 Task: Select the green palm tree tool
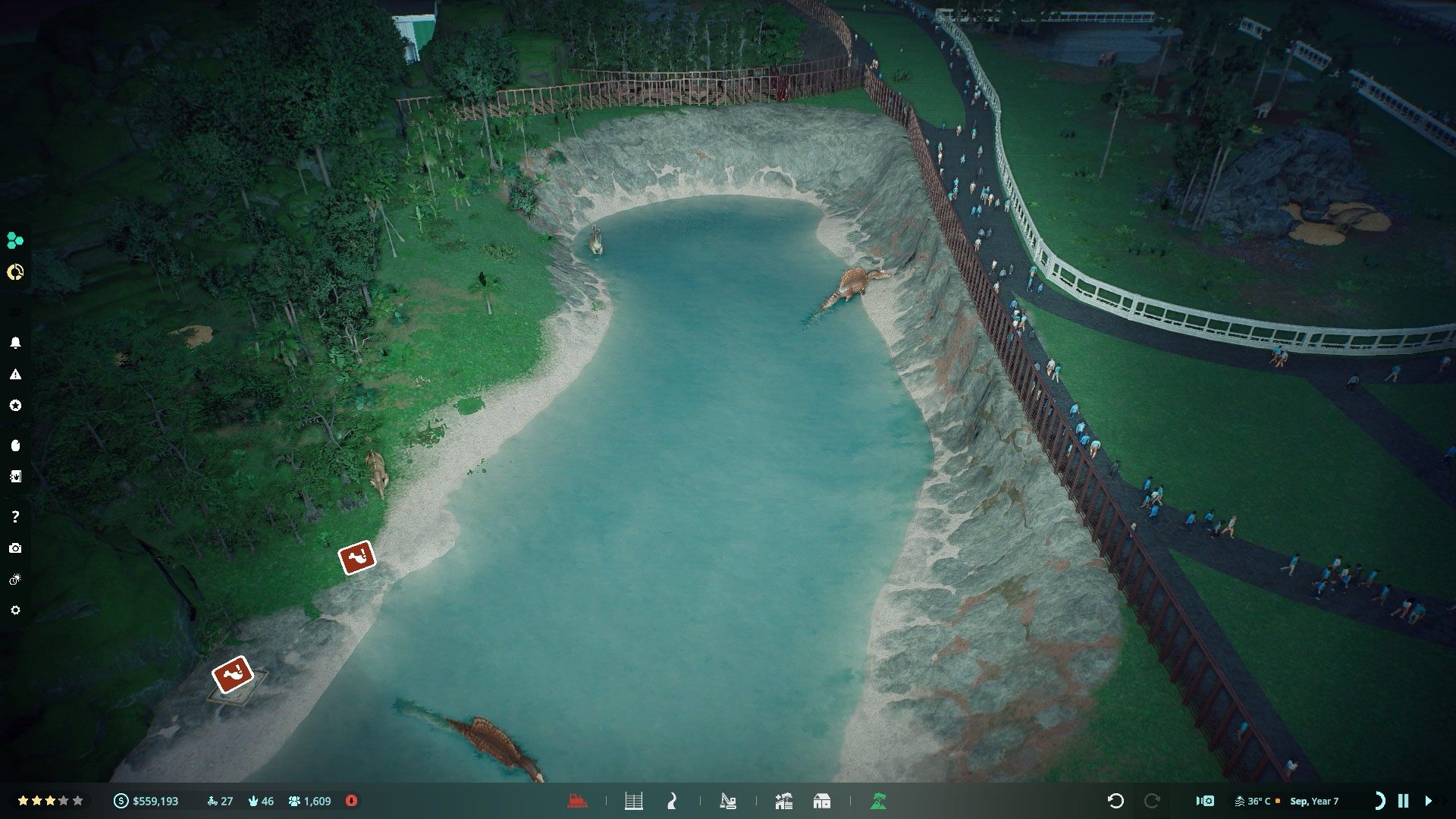coord(878,801)
